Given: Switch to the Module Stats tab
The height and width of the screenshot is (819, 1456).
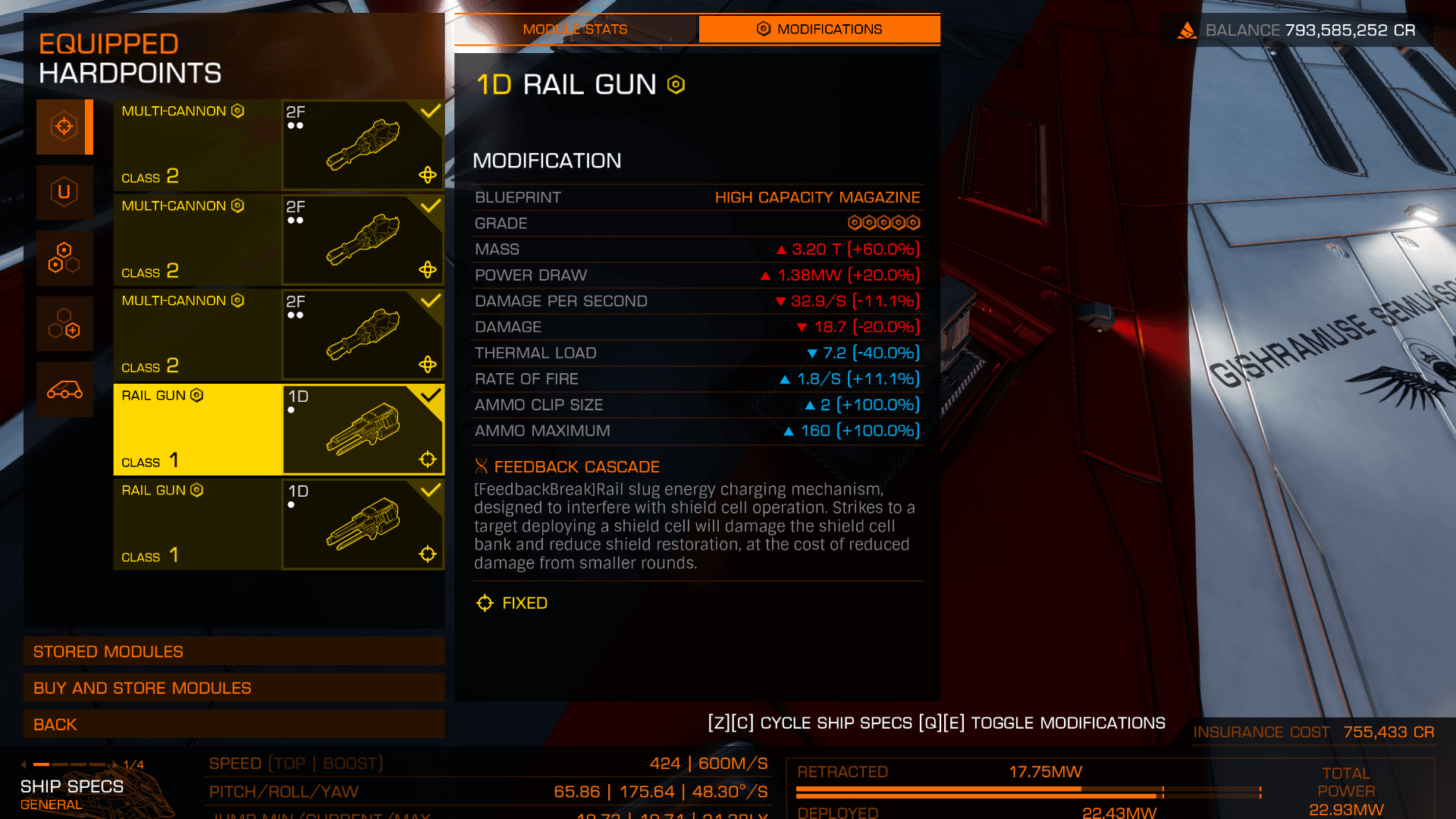Looking at the screenshot, I should coord(576,30).
